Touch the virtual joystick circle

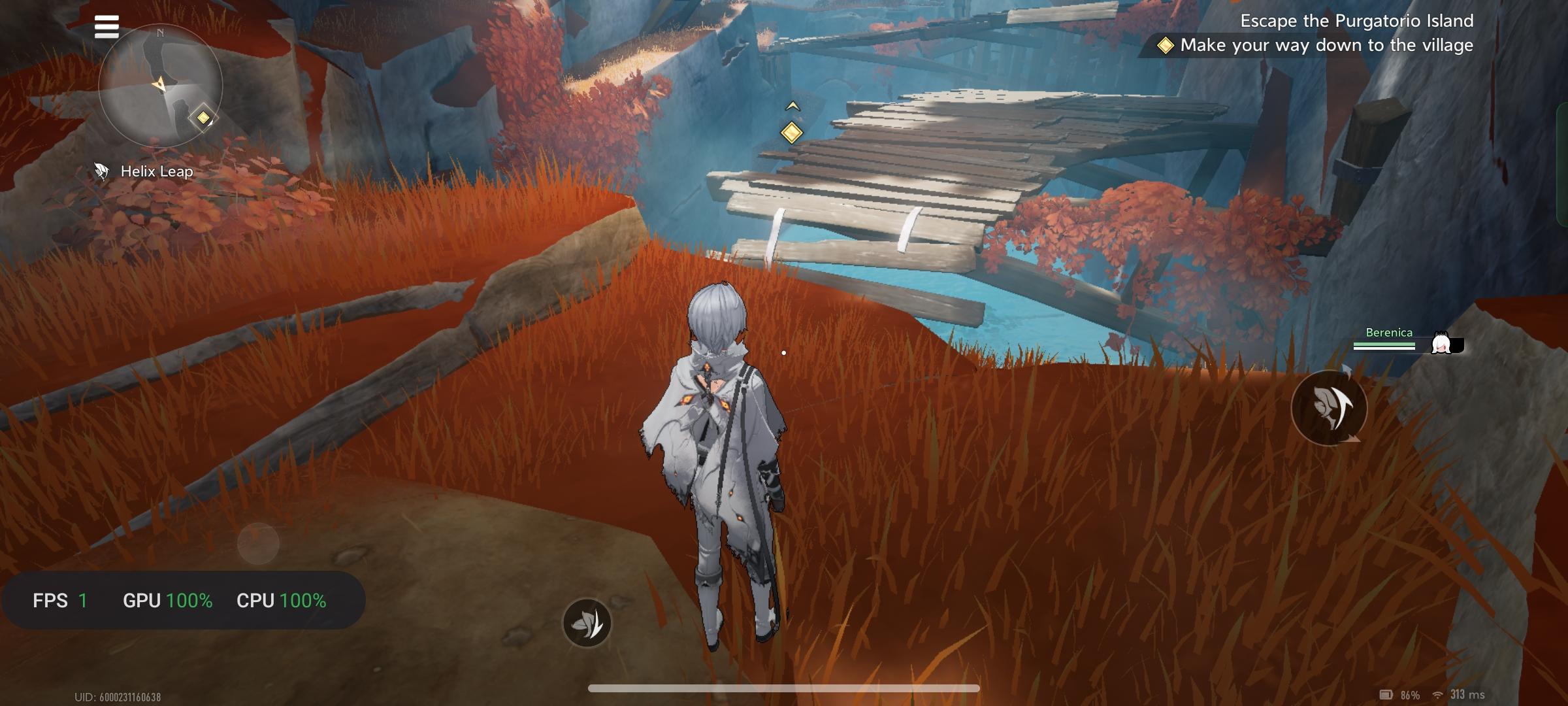click(x=258, y=543)
